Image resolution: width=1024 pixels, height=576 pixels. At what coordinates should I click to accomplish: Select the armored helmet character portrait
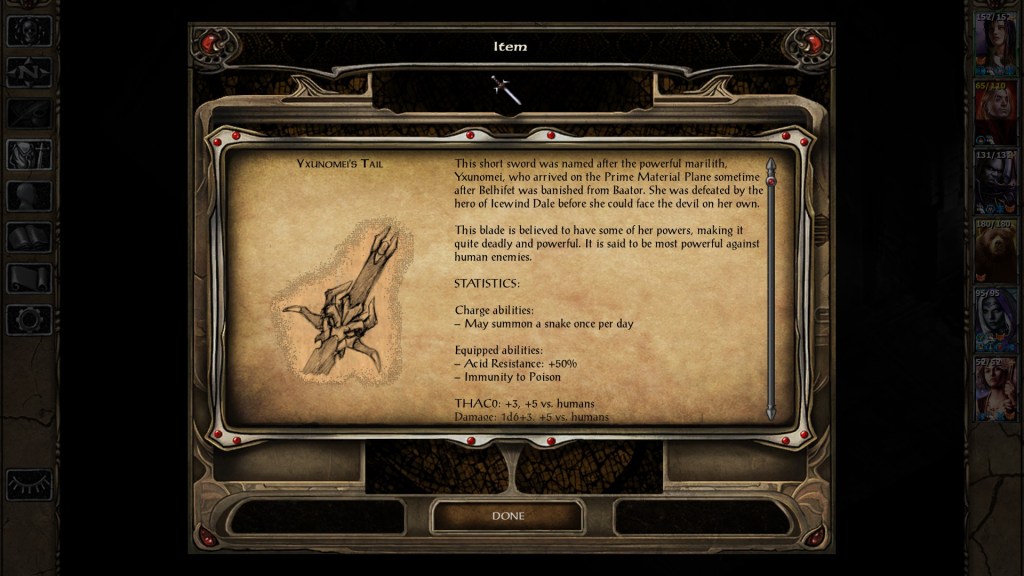tap(996, 180)
